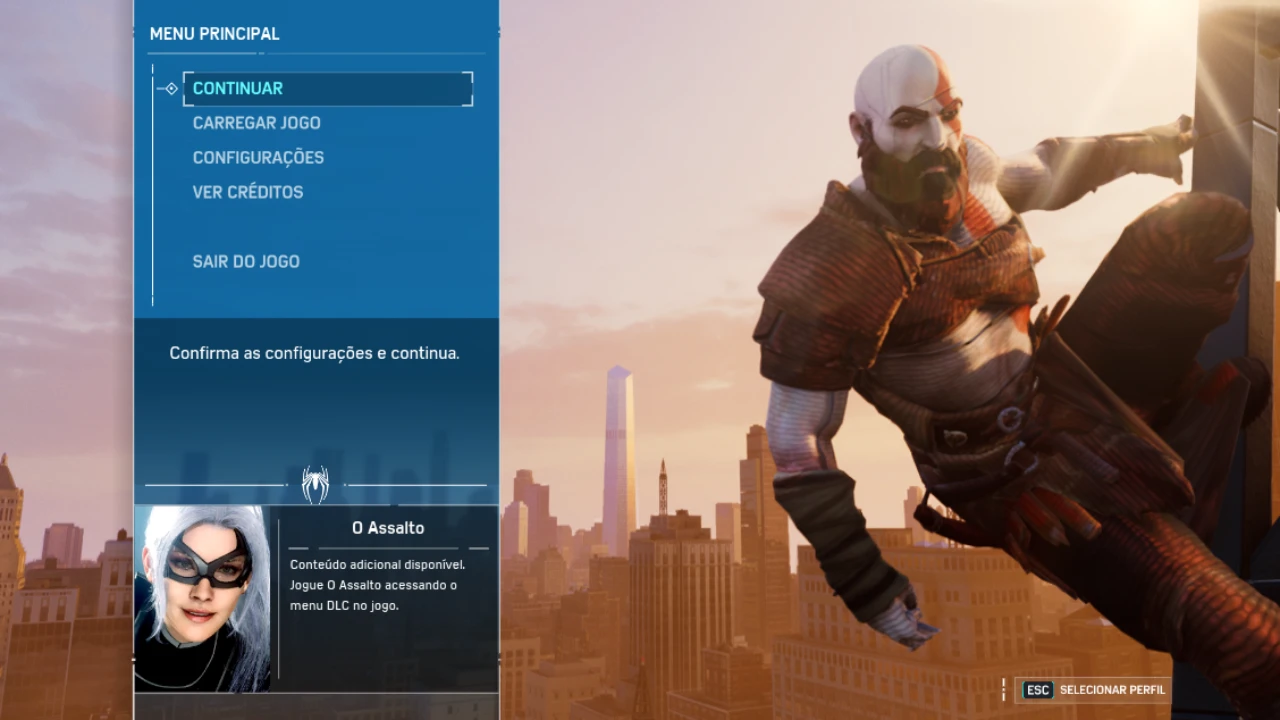The image size is (1280, 720).
Task: Click the left arrow beside the O Assalto title
Action: click(x=297, y=547)
